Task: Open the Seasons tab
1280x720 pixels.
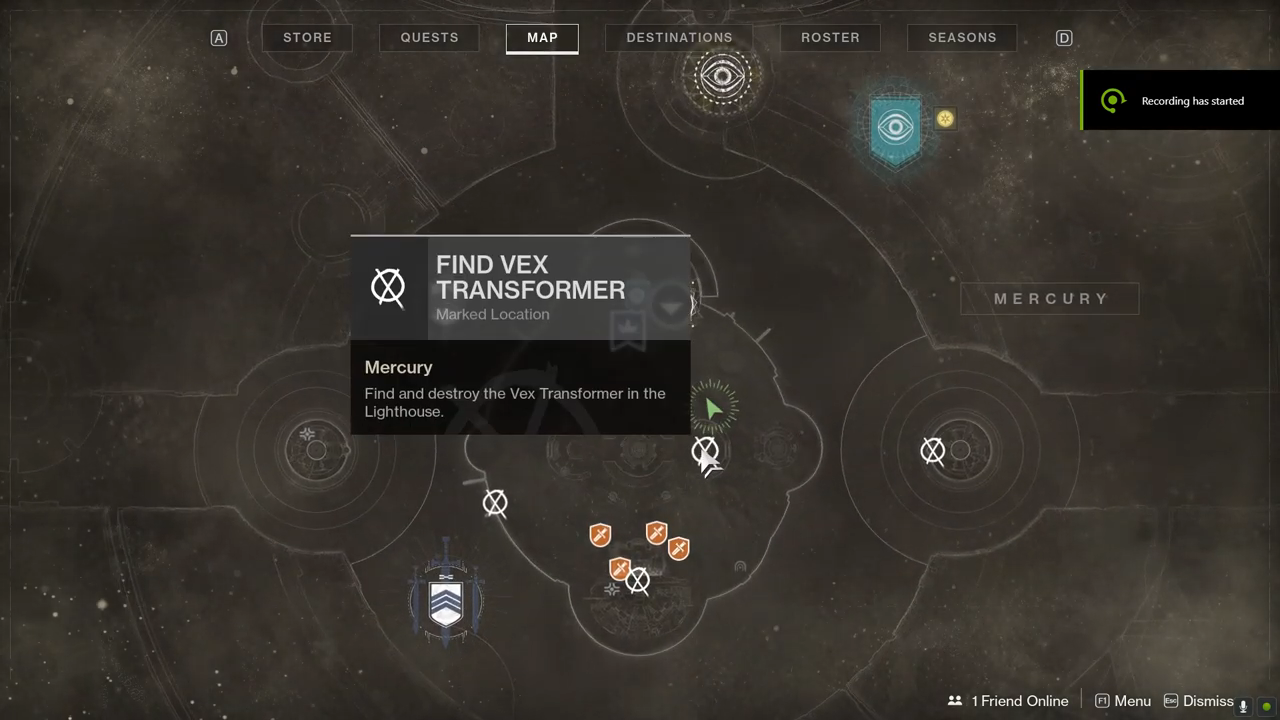Action: 962,38
